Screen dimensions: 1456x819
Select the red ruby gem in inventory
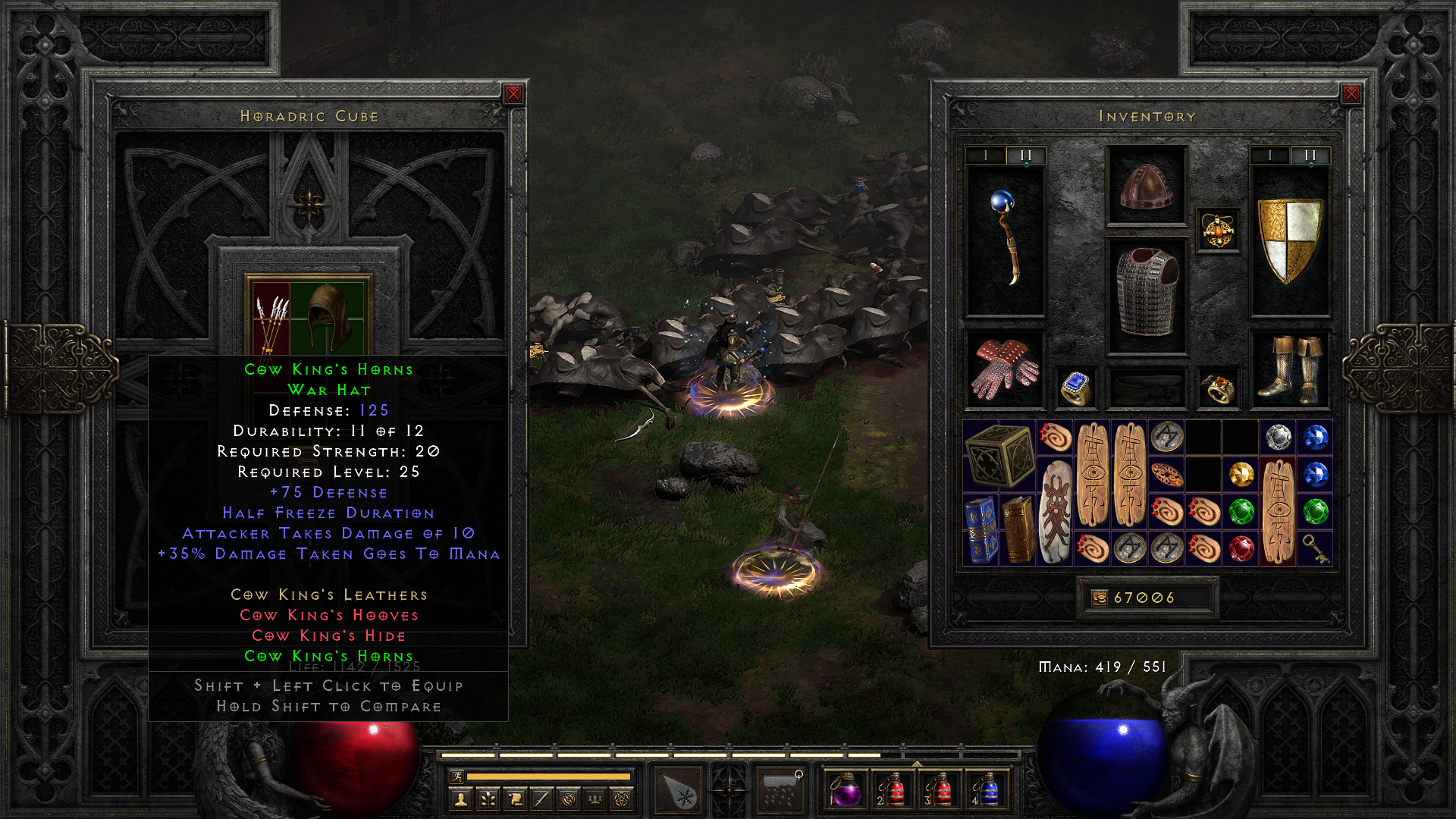click(1241, 548)
